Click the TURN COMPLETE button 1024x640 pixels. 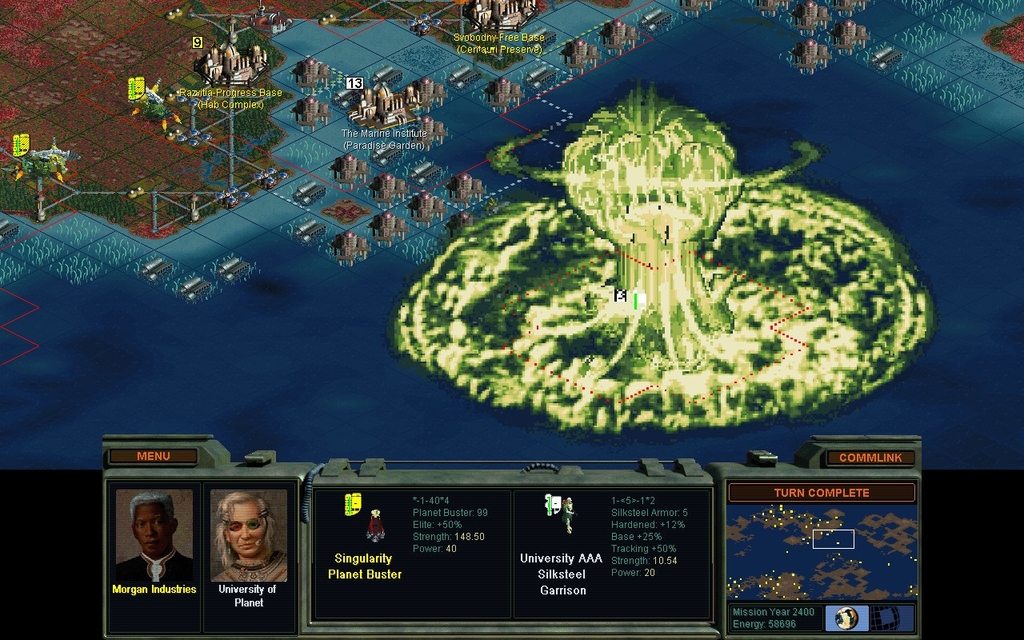[x=821, y=492]
